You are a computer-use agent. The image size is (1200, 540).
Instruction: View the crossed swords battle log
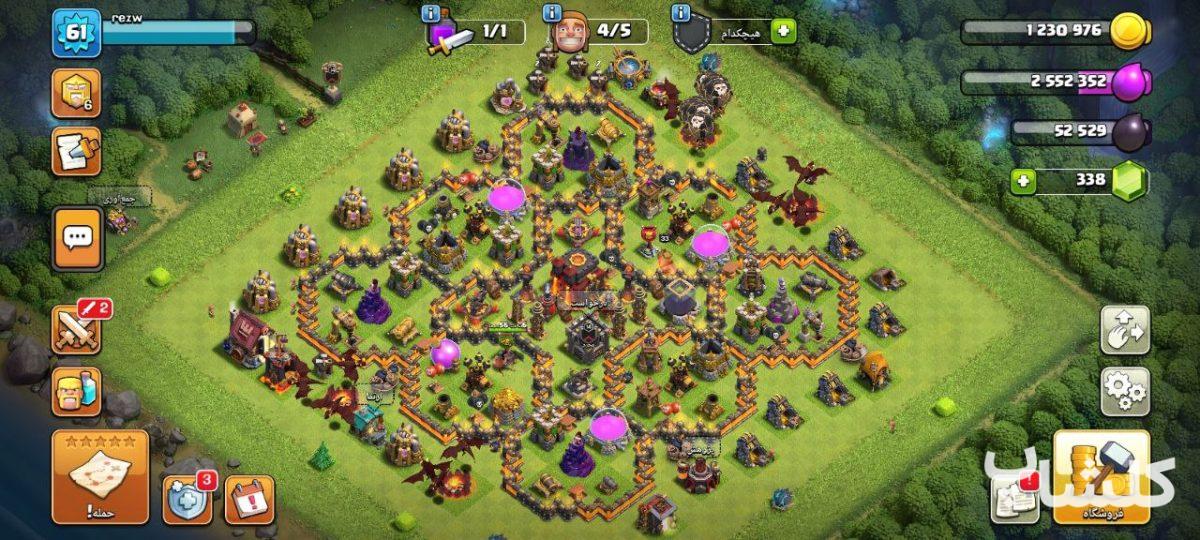[x=77, y=330]
